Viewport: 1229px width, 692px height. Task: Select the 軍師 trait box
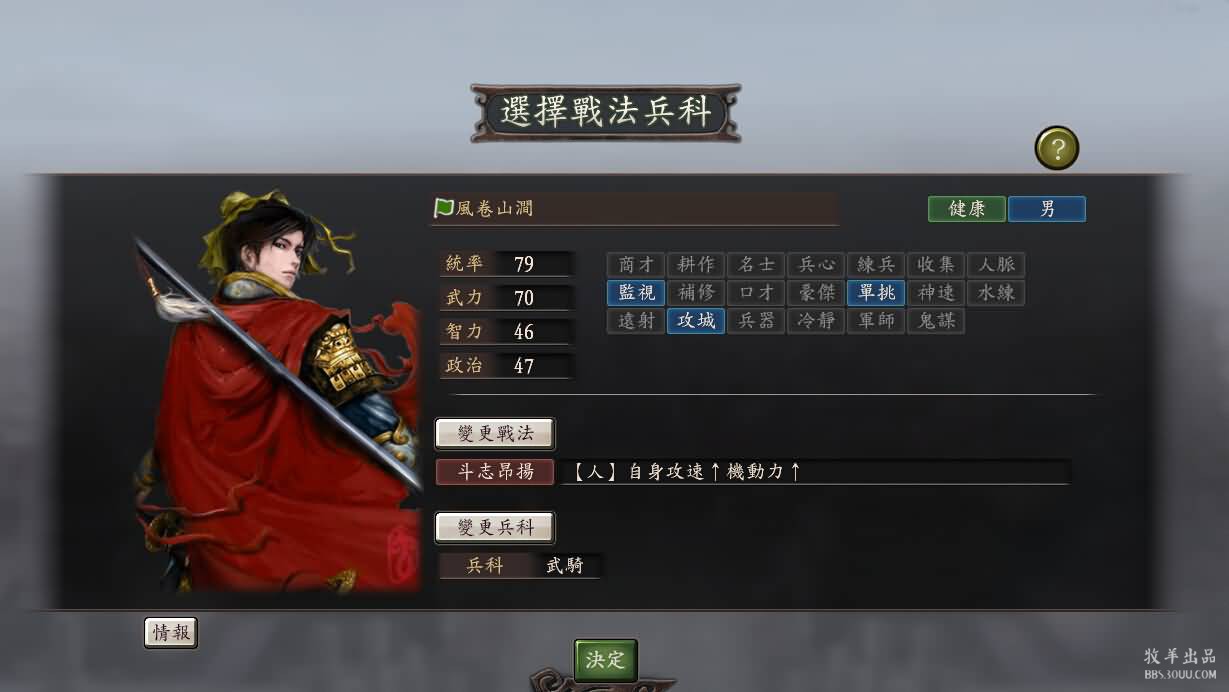pos(876,321)
